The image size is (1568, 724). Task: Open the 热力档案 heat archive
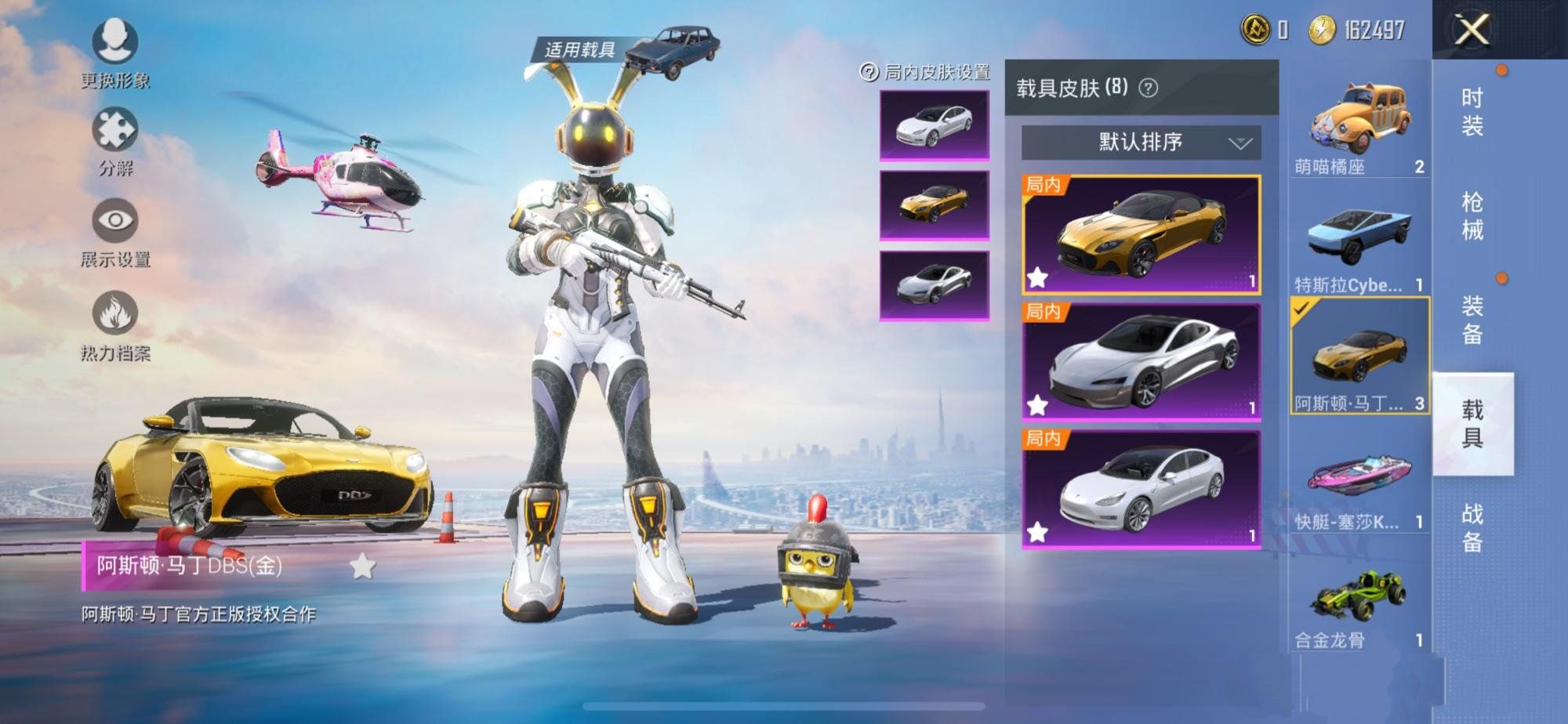115,316
